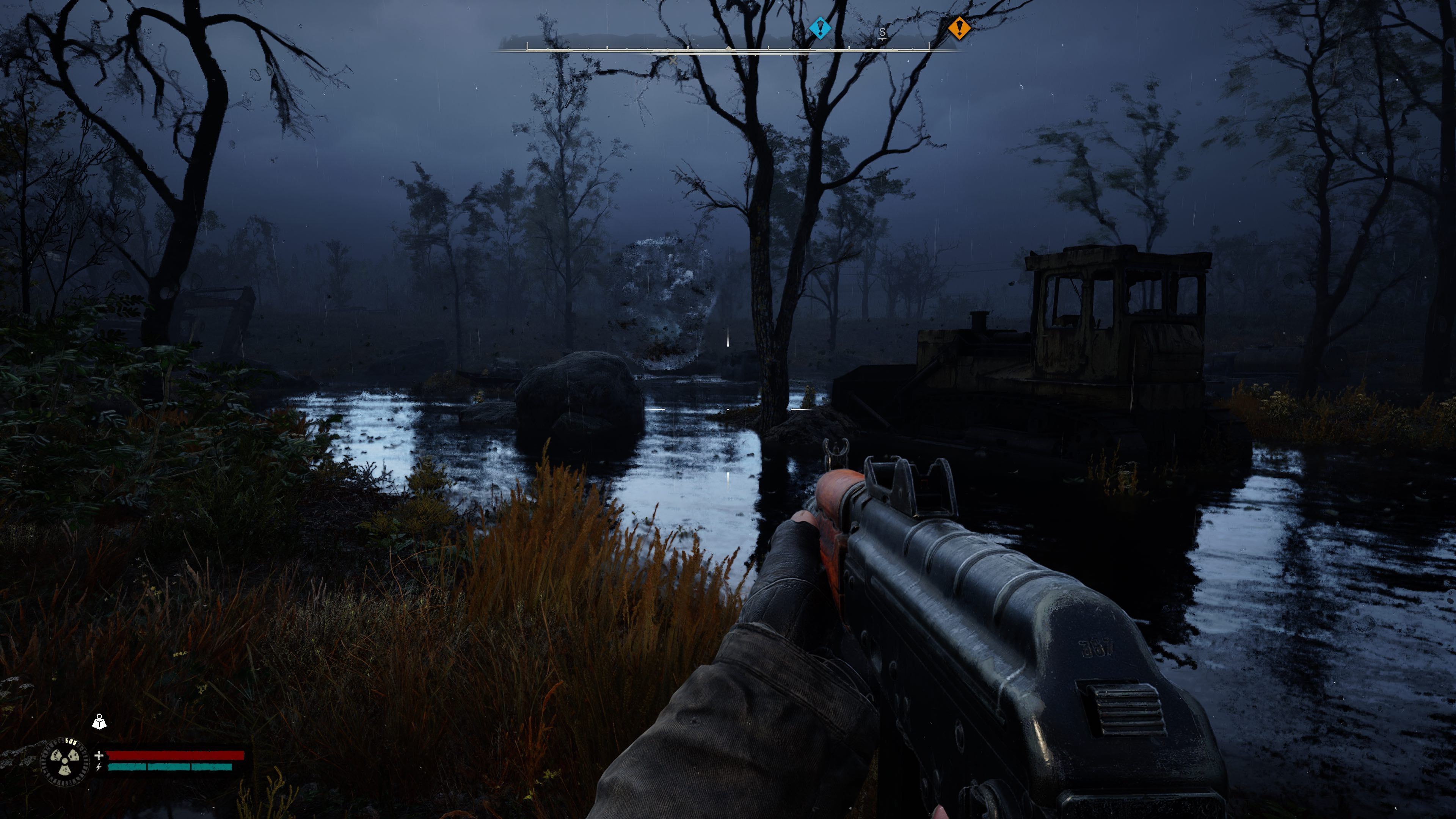
Task: Click the triangle heading indicator on the compass bar
Action: pos(729,49)
